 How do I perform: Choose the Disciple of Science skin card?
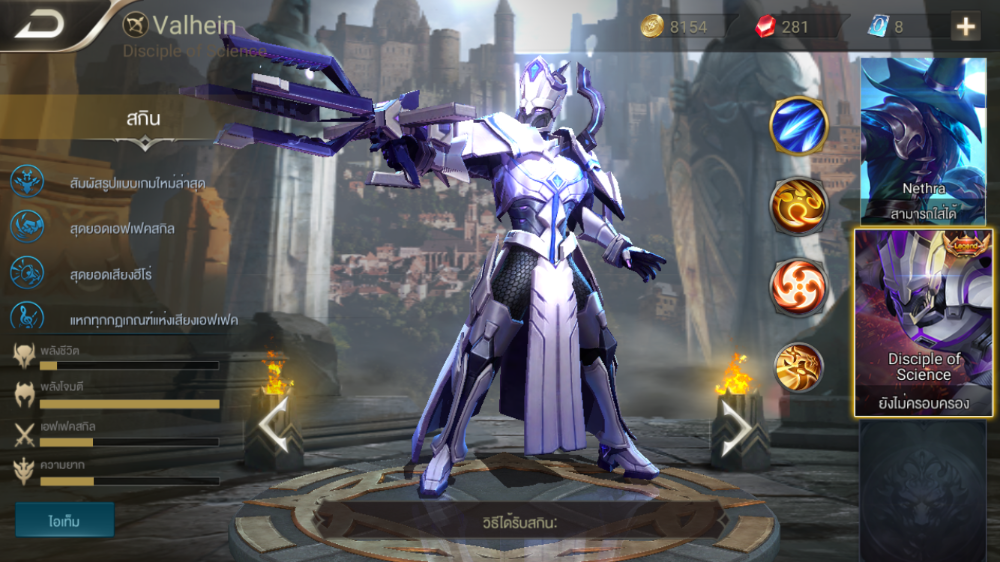click(923, 322)
